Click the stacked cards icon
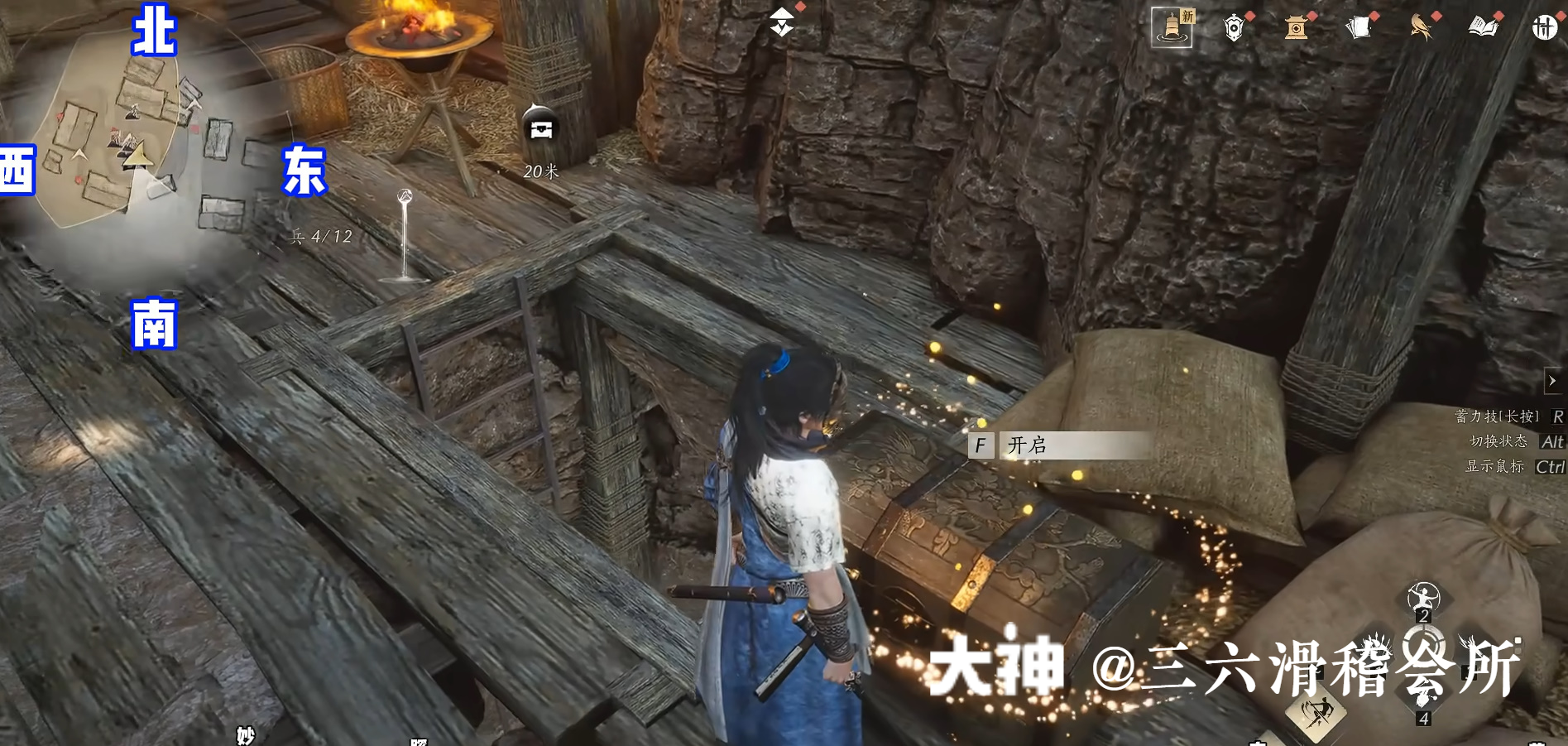This screenshot has height=746, width=1568. [1359, 27]
